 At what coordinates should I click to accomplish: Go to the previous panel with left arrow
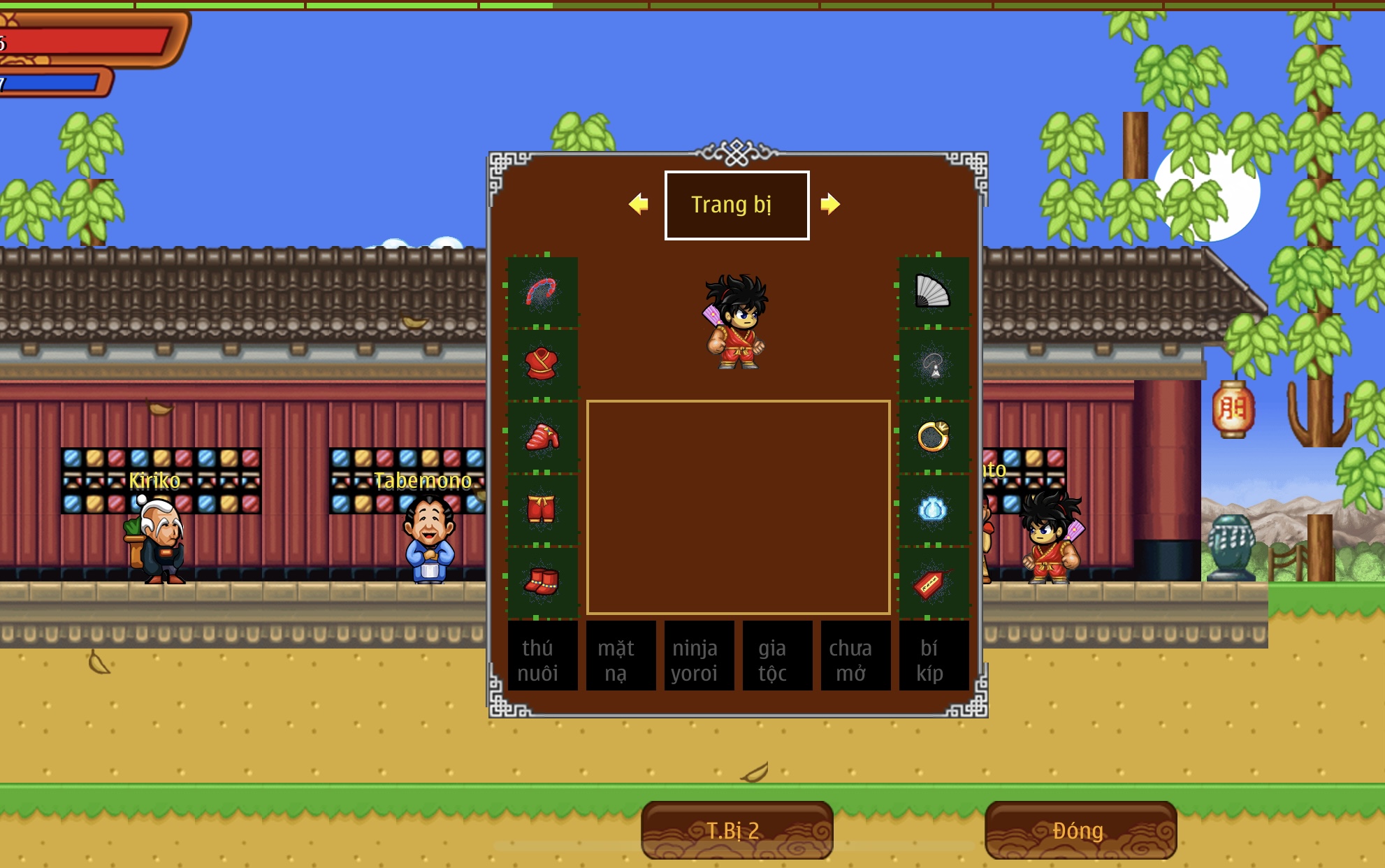(x=639, y=204)
